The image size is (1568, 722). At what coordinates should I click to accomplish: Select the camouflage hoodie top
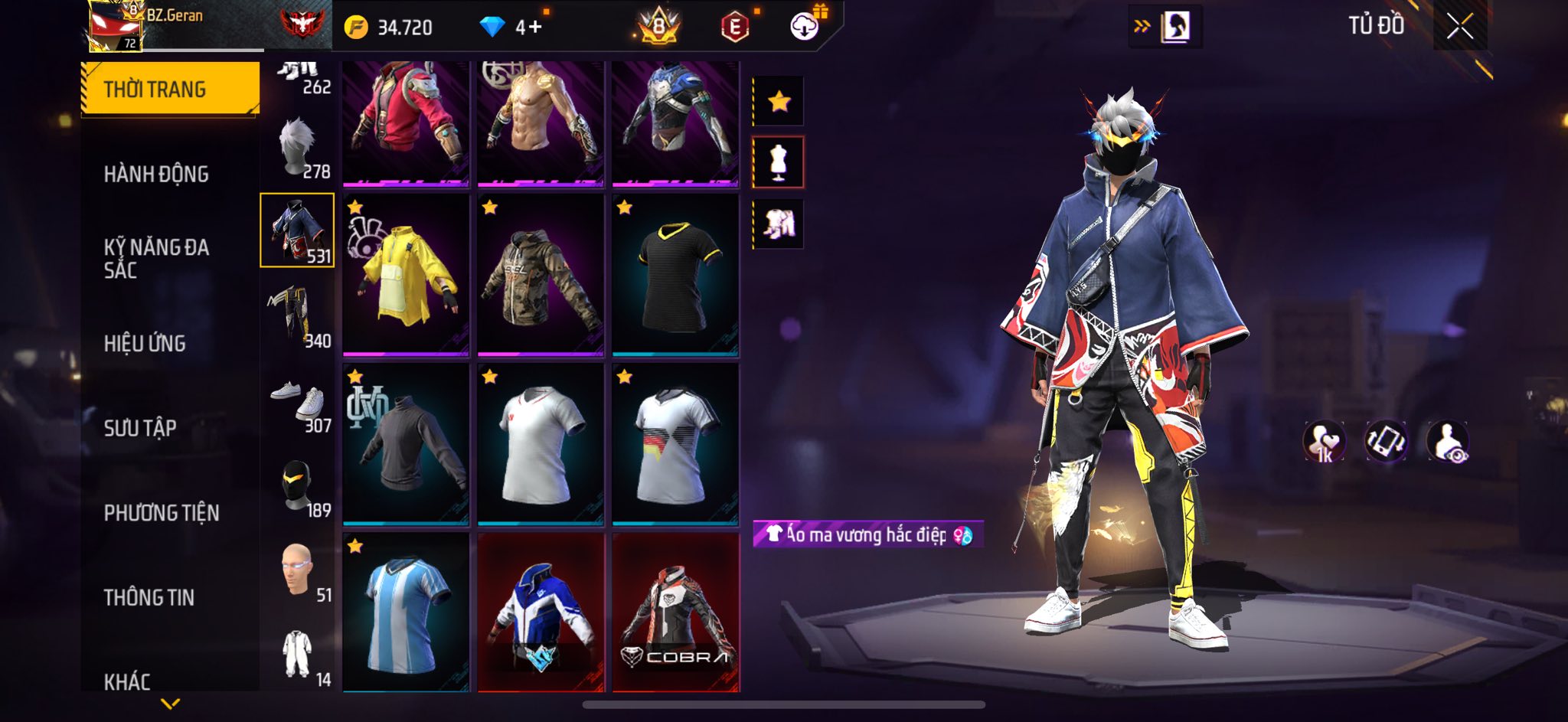541,276
